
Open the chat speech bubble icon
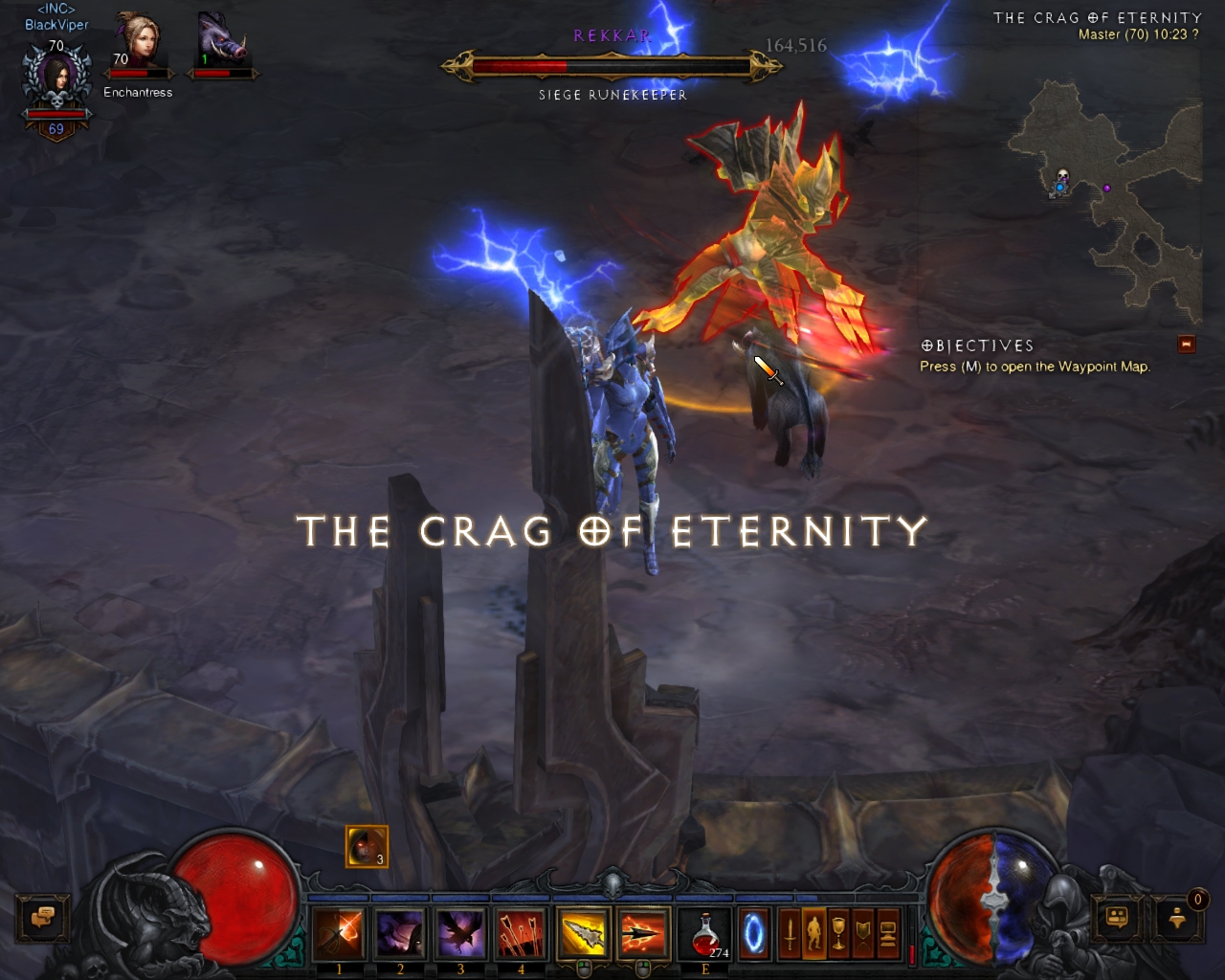pos(43,917)
